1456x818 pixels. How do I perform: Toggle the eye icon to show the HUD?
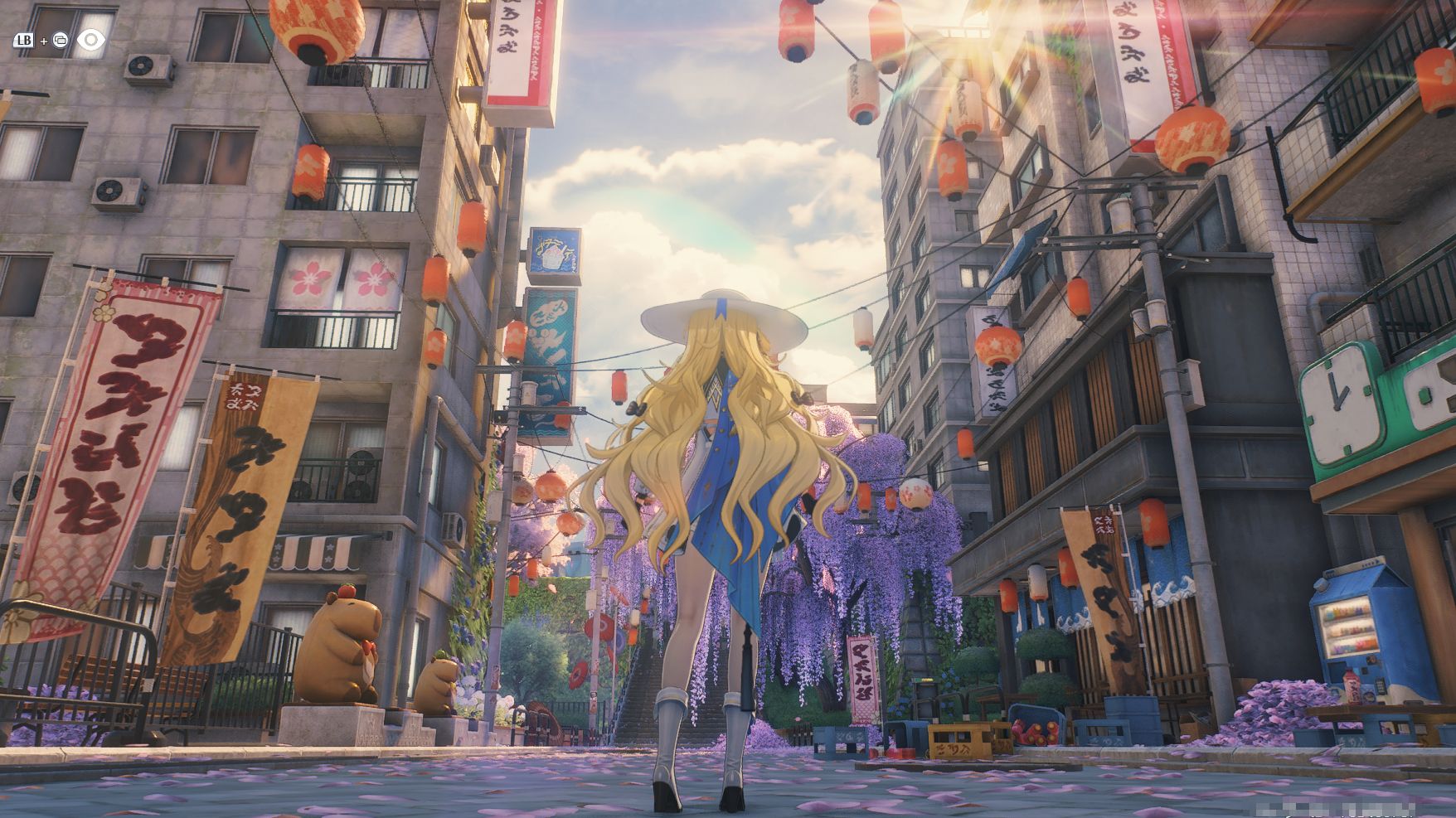pyautogui.click(x=91, y=40)
